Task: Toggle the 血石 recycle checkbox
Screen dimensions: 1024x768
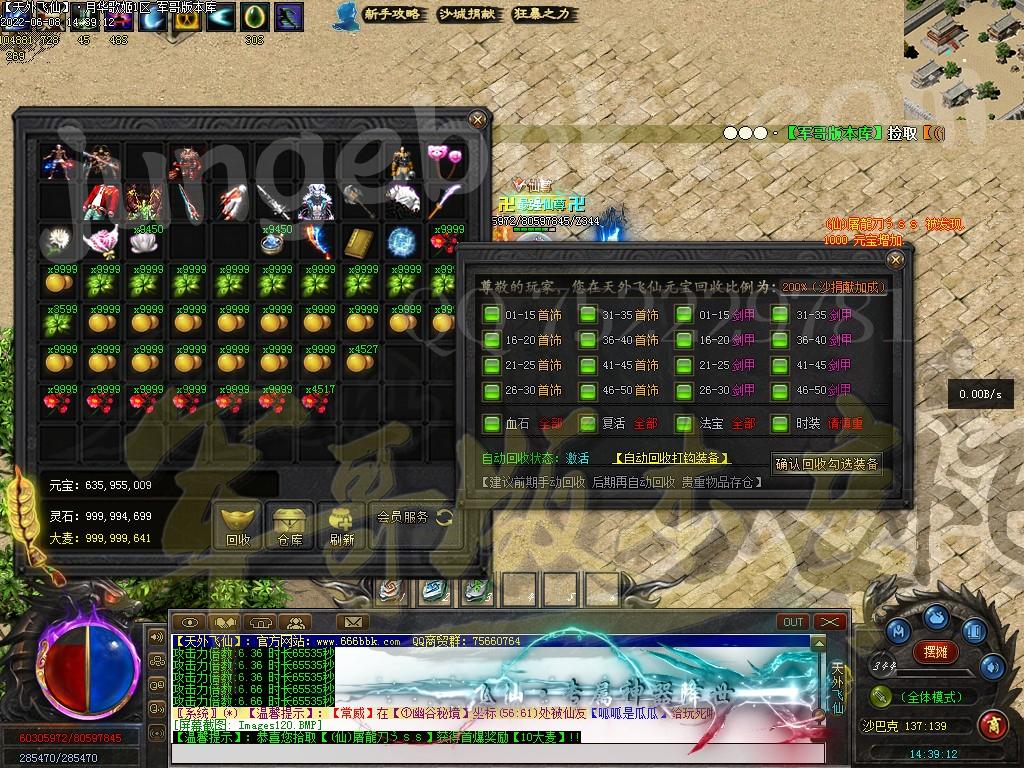Action: 491,424
